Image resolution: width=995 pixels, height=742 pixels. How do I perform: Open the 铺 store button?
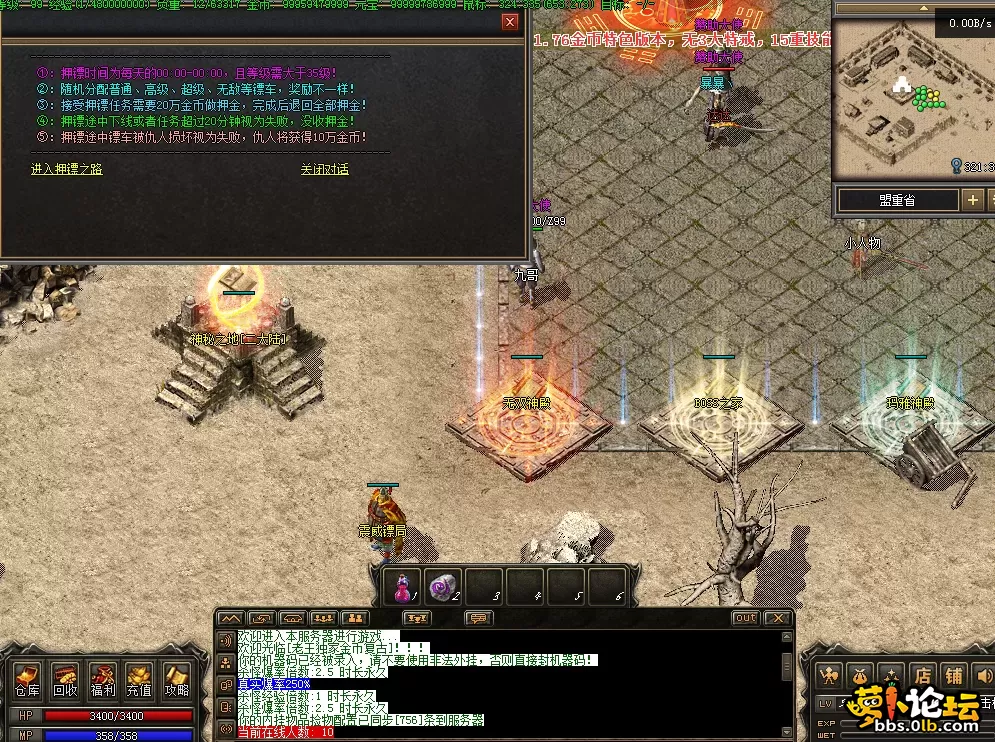click(x=953, y=675)
